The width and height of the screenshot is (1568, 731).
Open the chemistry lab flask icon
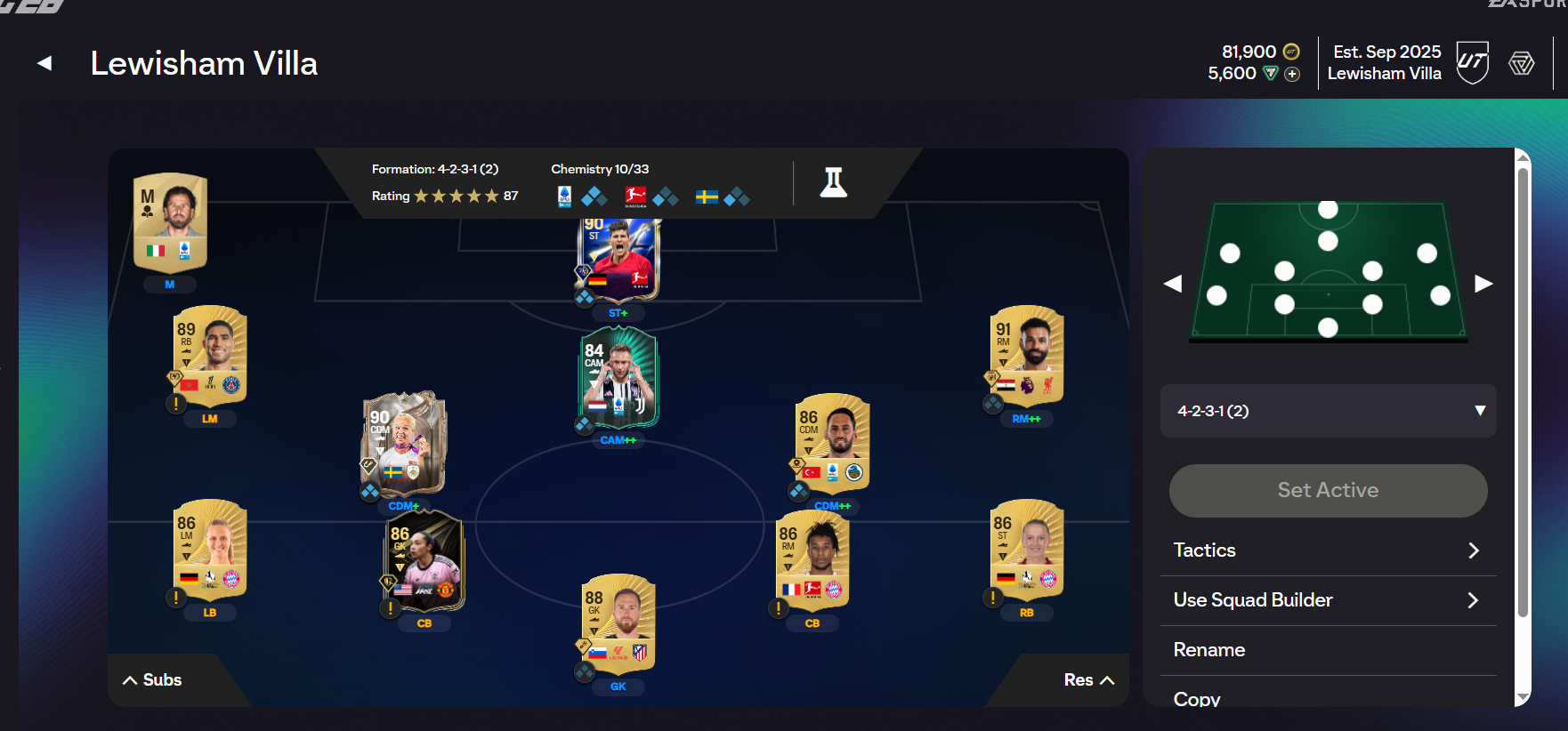833,182
